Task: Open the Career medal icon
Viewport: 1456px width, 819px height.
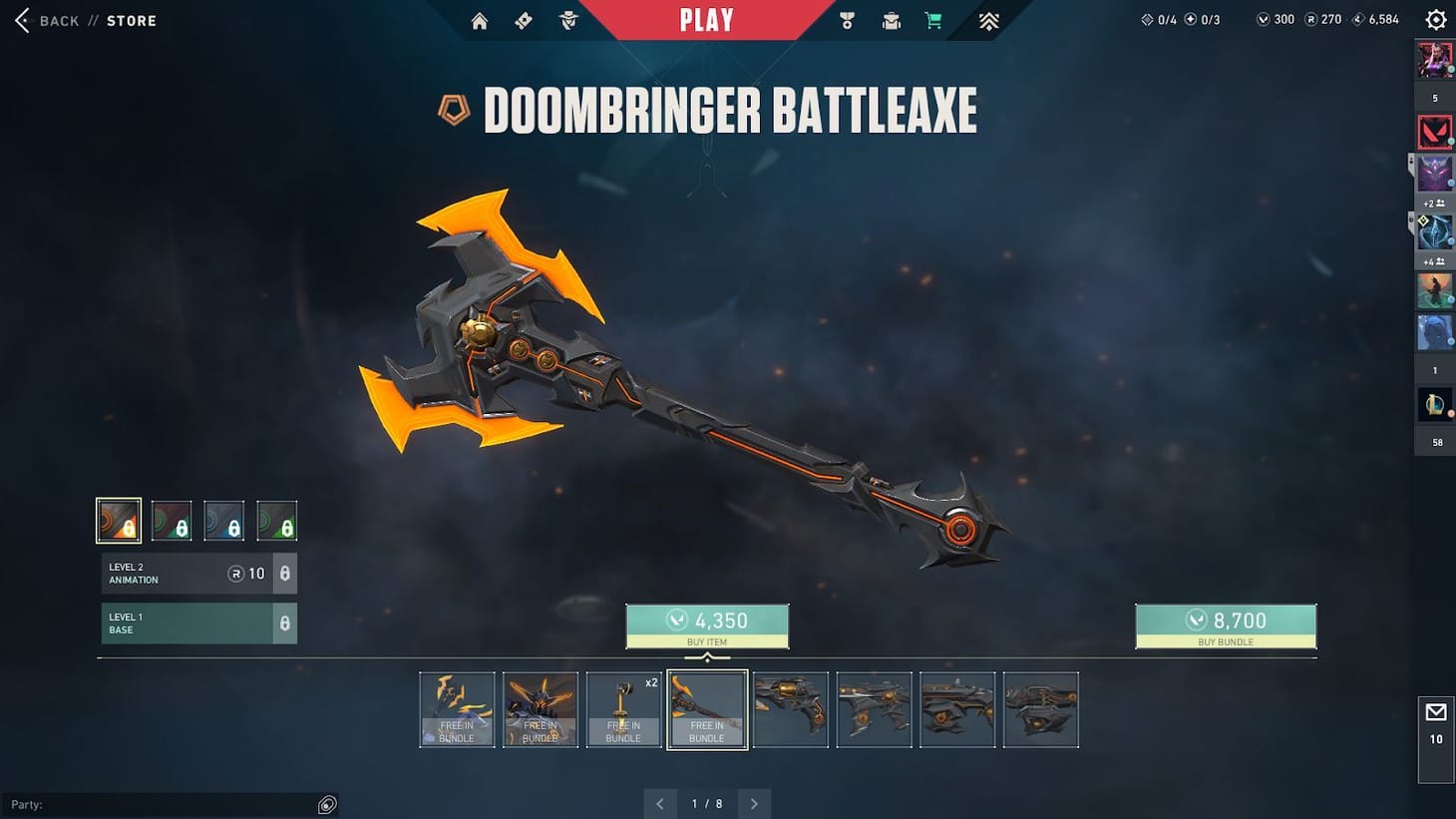Action: (x=847, y=20)
